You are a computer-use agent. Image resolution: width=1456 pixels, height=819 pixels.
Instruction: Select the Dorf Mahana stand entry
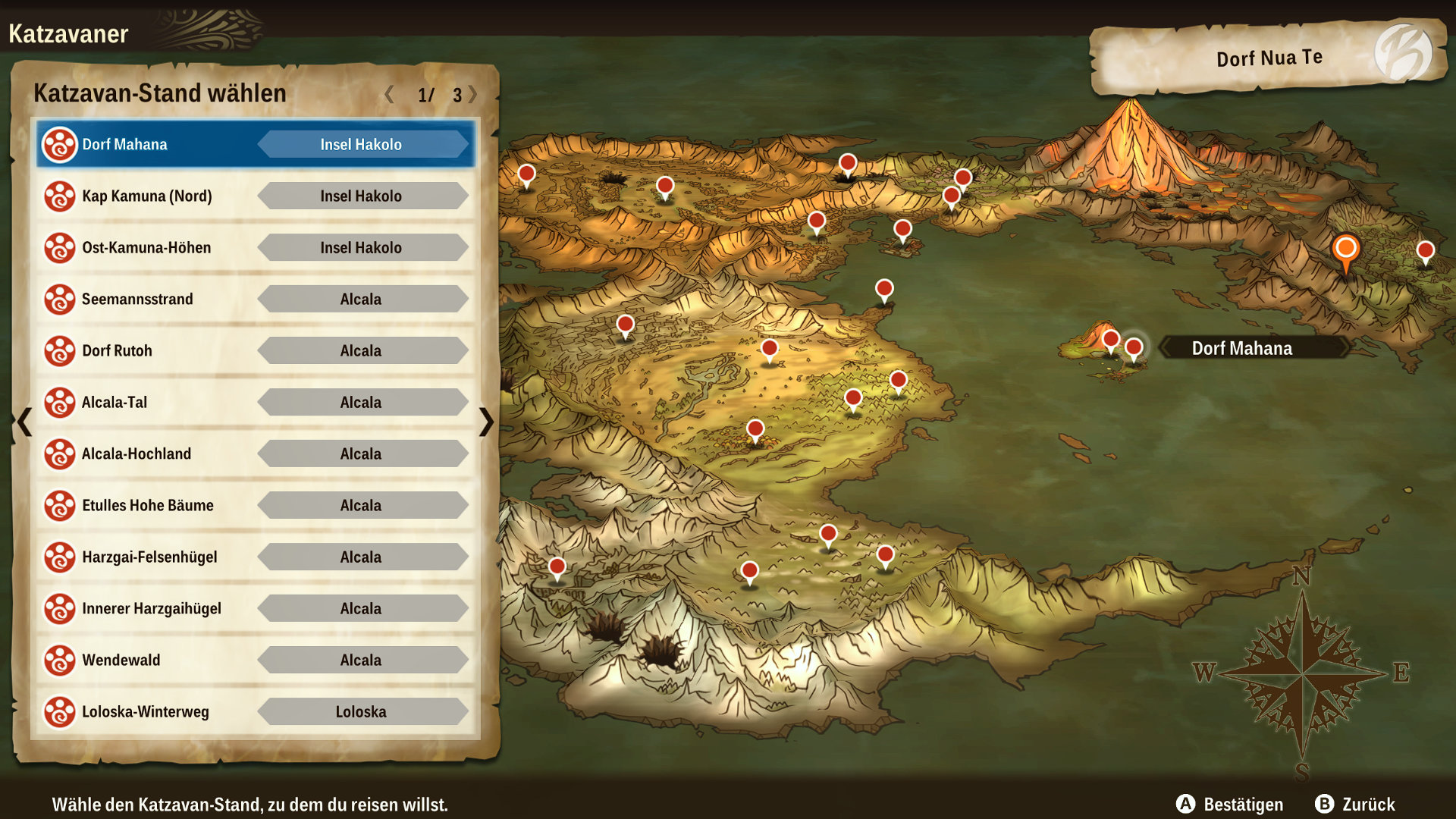click(255, 144)
